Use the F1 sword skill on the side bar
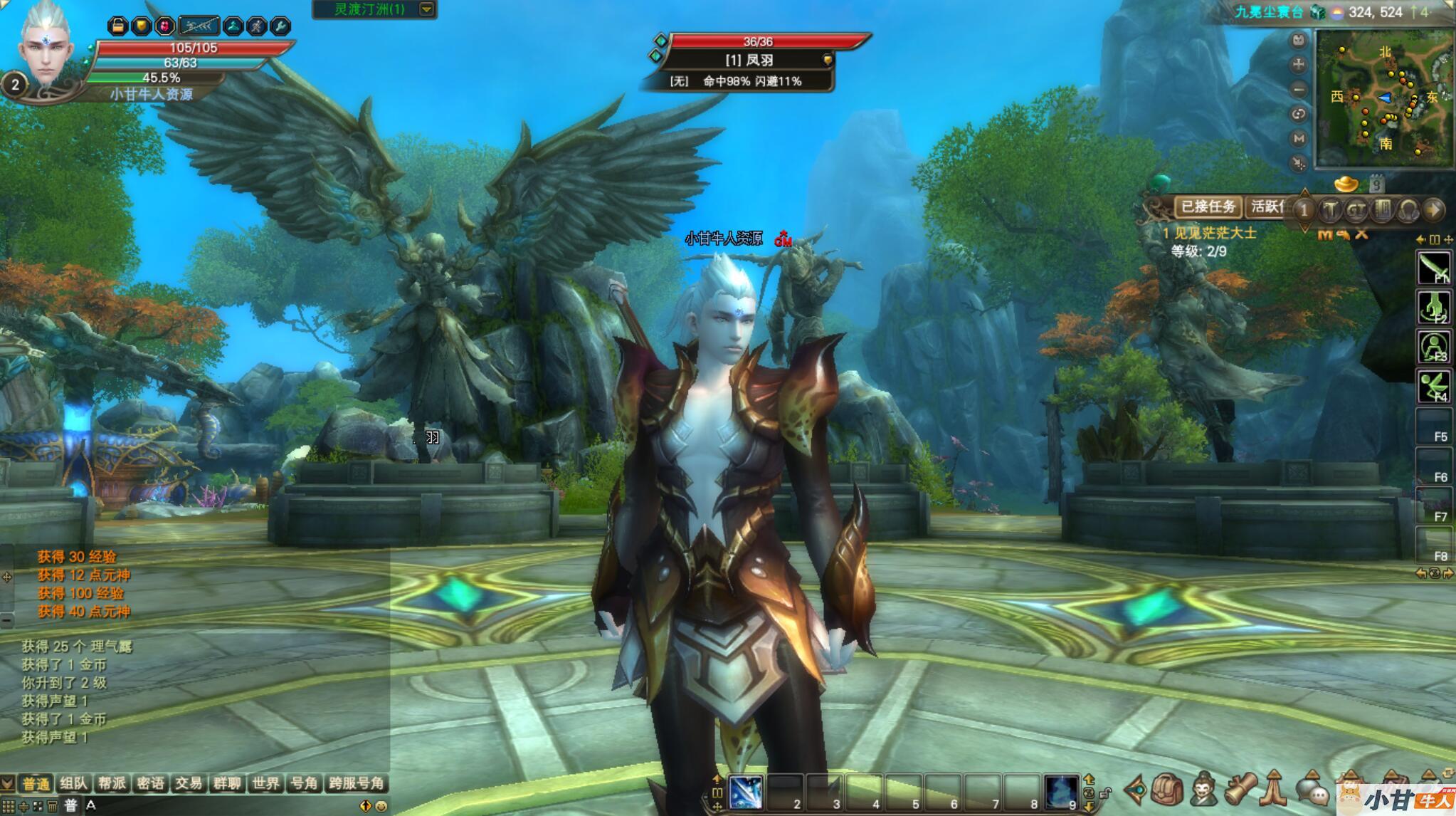The image size is (1456, 816). point(1433,268)
